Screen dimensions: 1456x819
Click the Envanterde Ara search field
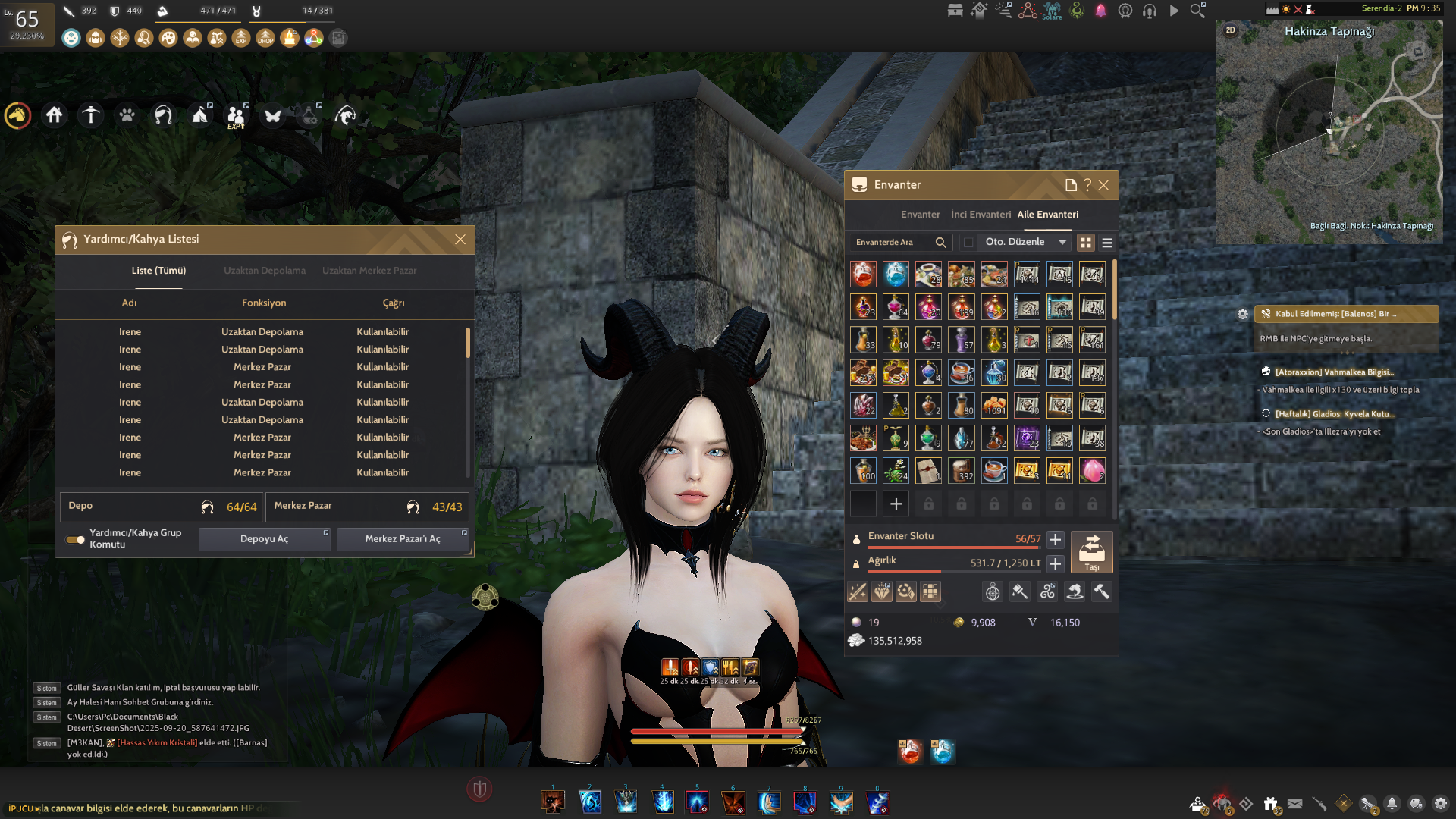tap(895, 243)
